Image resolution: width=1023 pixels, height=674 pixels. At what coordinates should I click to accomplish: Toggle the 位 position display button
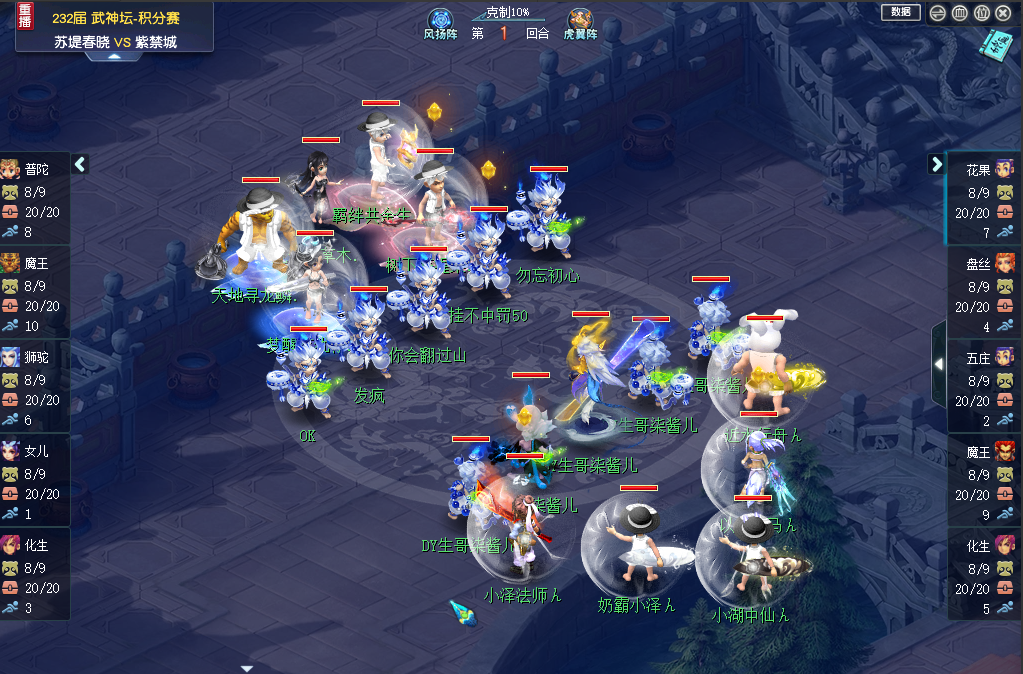pyautogui.click(x=981, y=13)
